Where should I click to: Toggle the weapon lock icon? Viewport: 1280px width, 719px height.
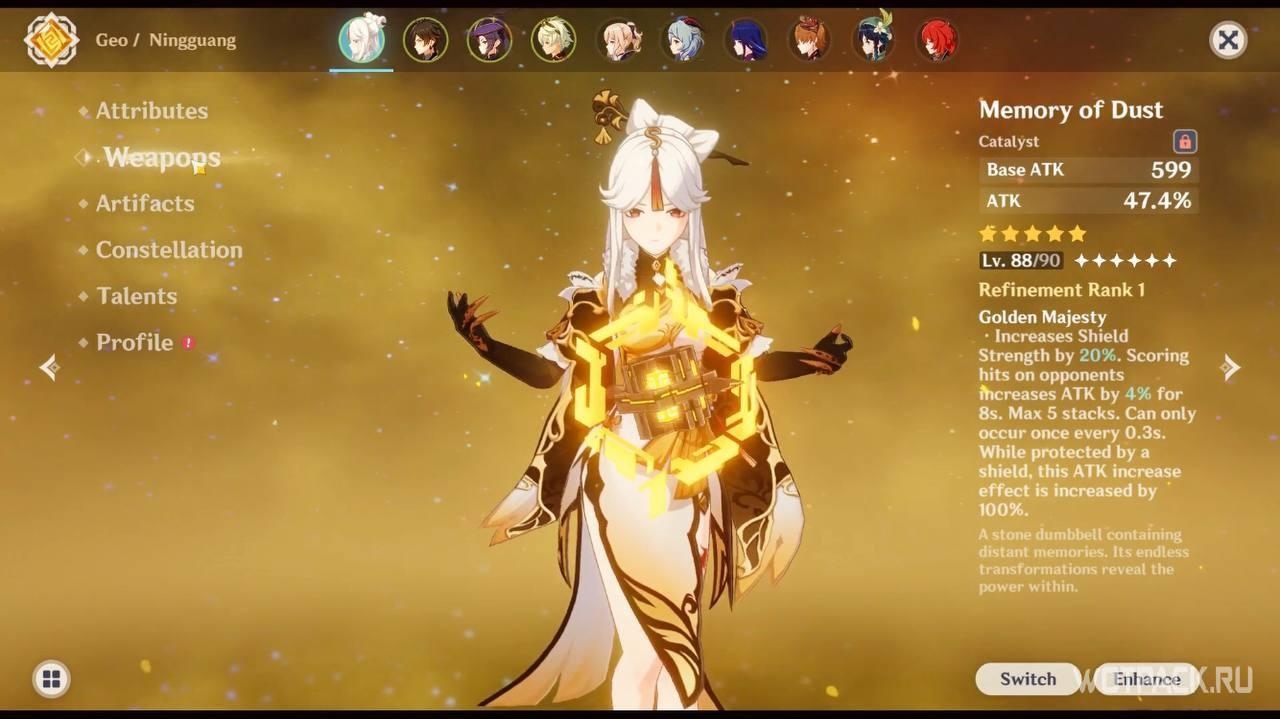tap(1185, 142)
